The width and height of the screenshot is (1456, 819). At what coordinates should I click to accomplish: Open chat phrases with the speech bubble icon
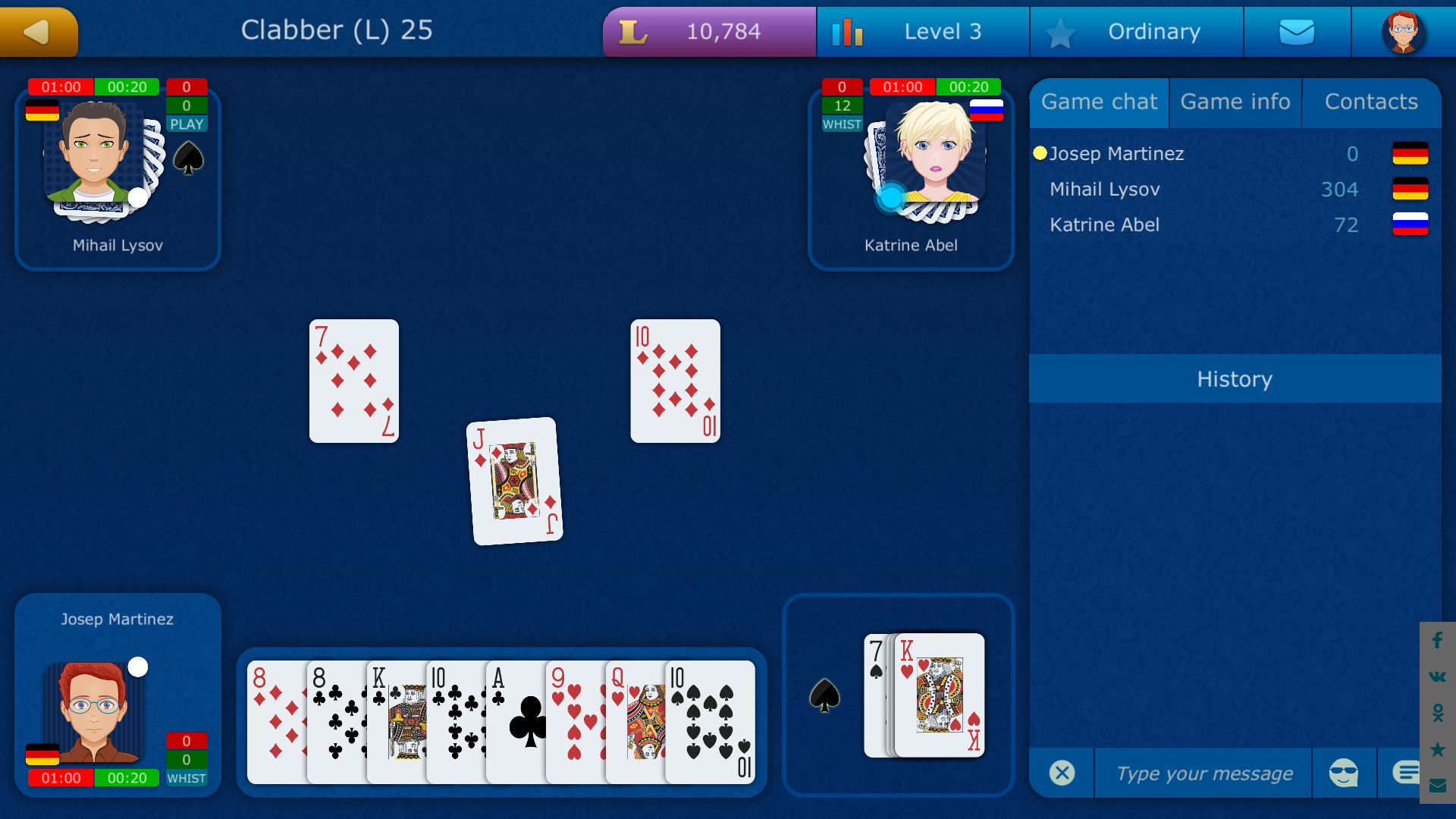pyautogui.click(x=1408, y=771)
